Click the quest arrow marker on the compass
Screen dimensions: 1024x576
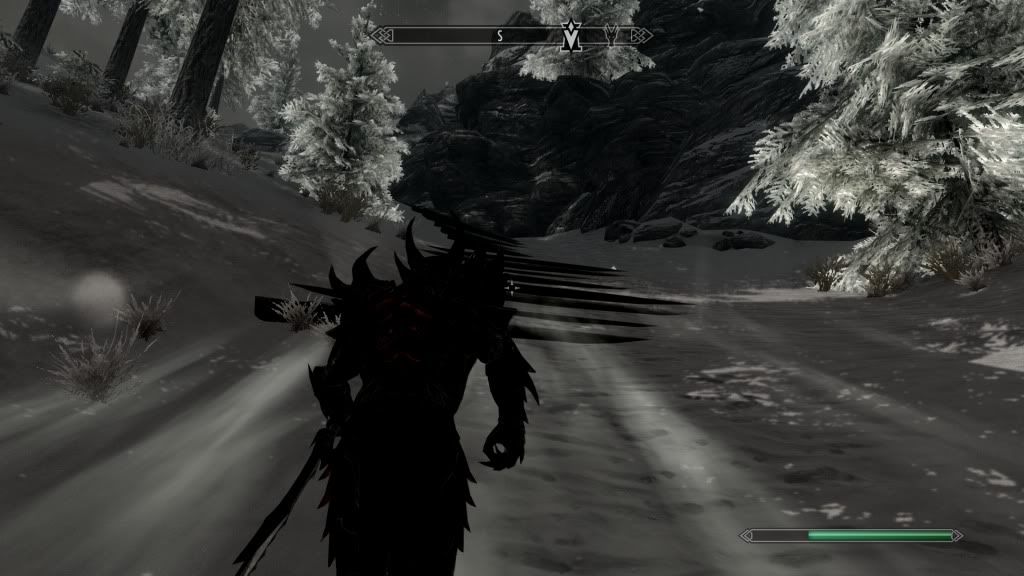(x=573, y=36)
